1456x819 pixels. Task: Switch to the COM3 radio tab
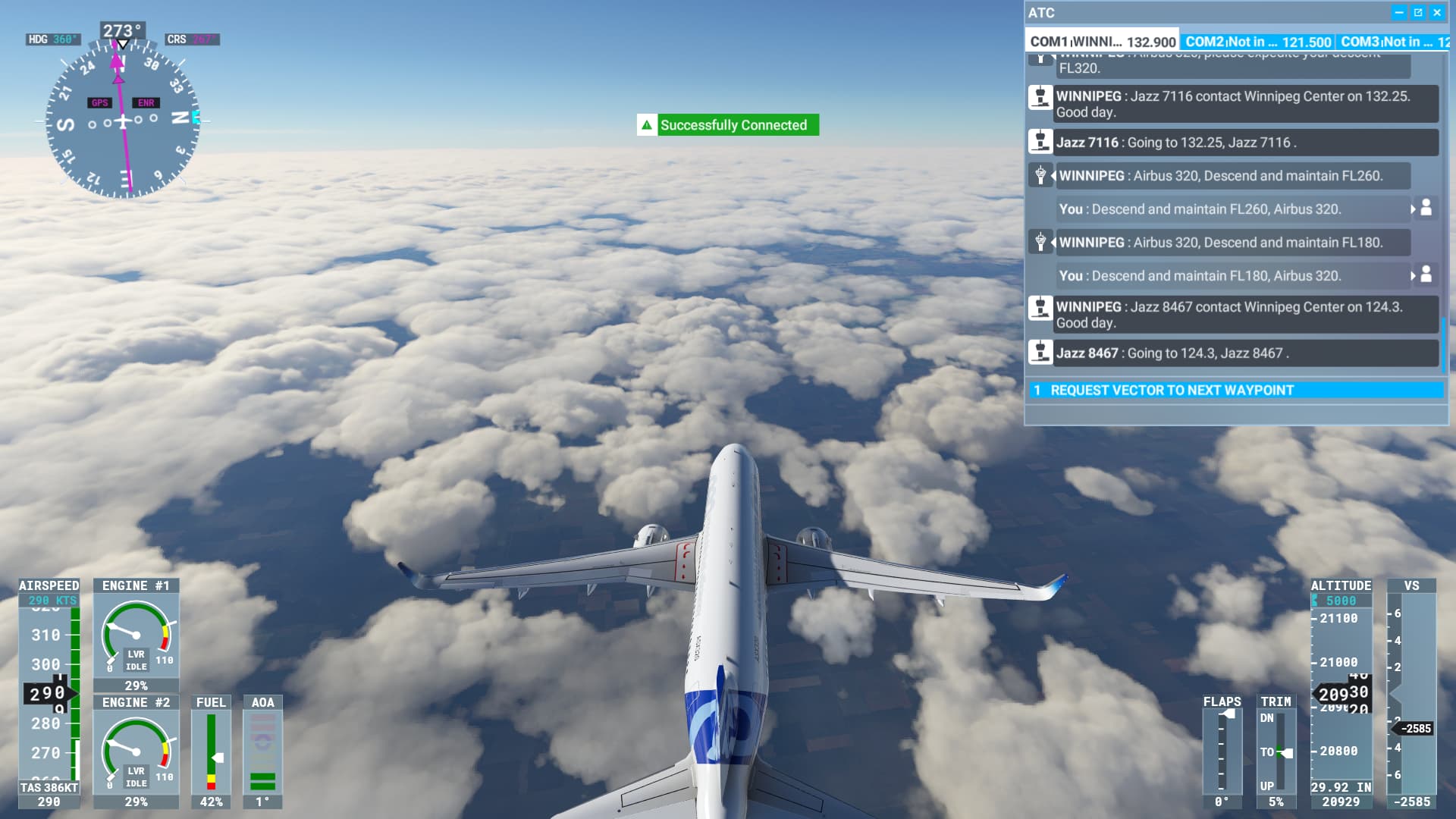click(1393, 42)
